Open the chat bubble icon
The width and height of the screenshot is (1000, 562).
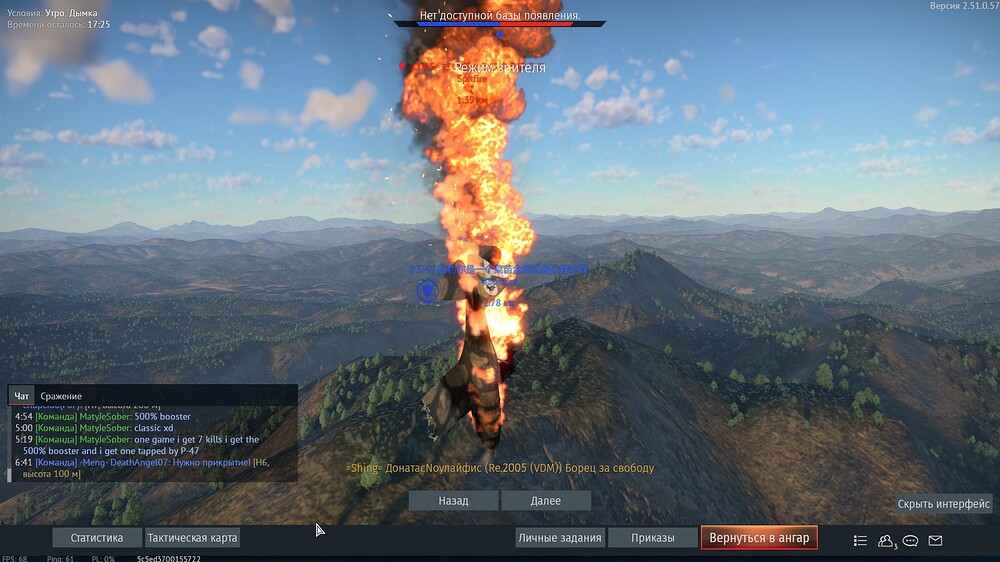[911, 540]
